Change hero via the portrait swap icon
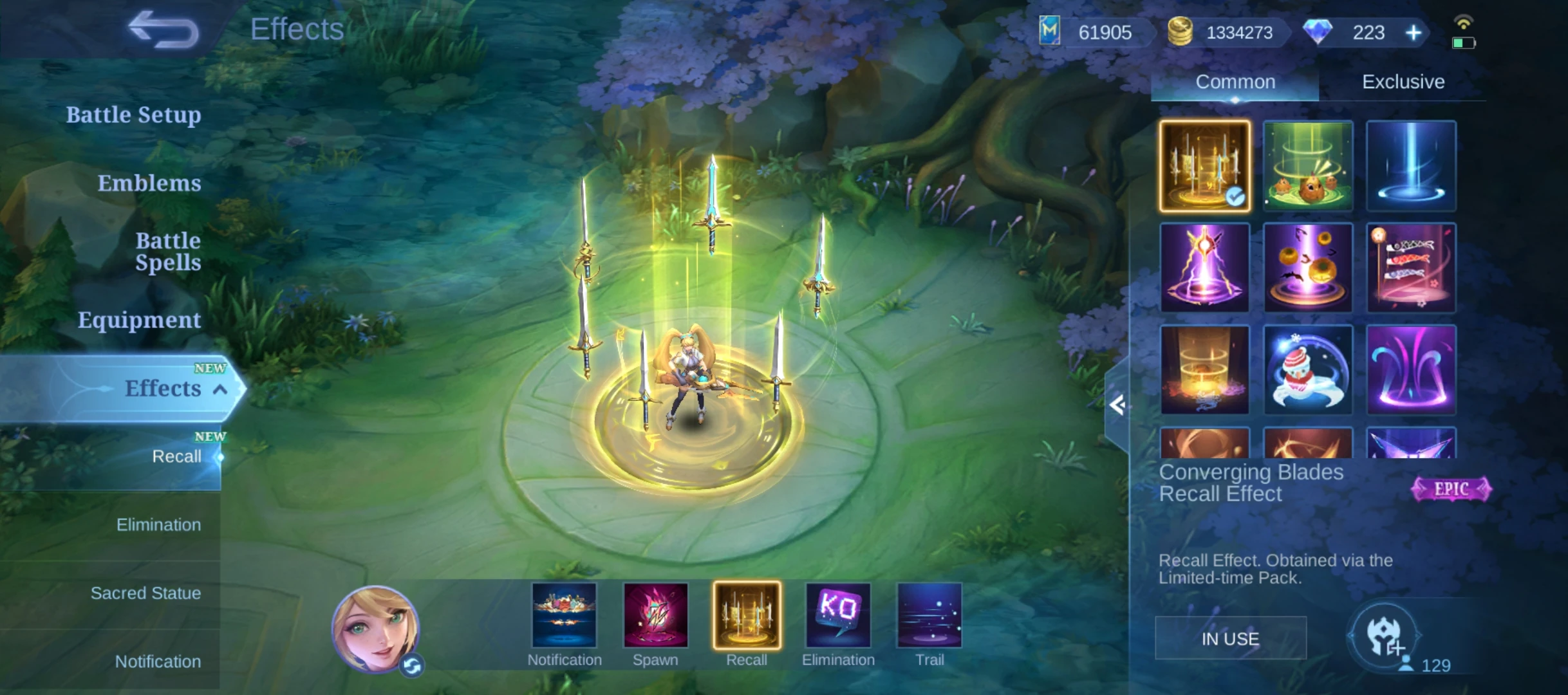The width and height of the screenshot is (1568, 695). 412,666
